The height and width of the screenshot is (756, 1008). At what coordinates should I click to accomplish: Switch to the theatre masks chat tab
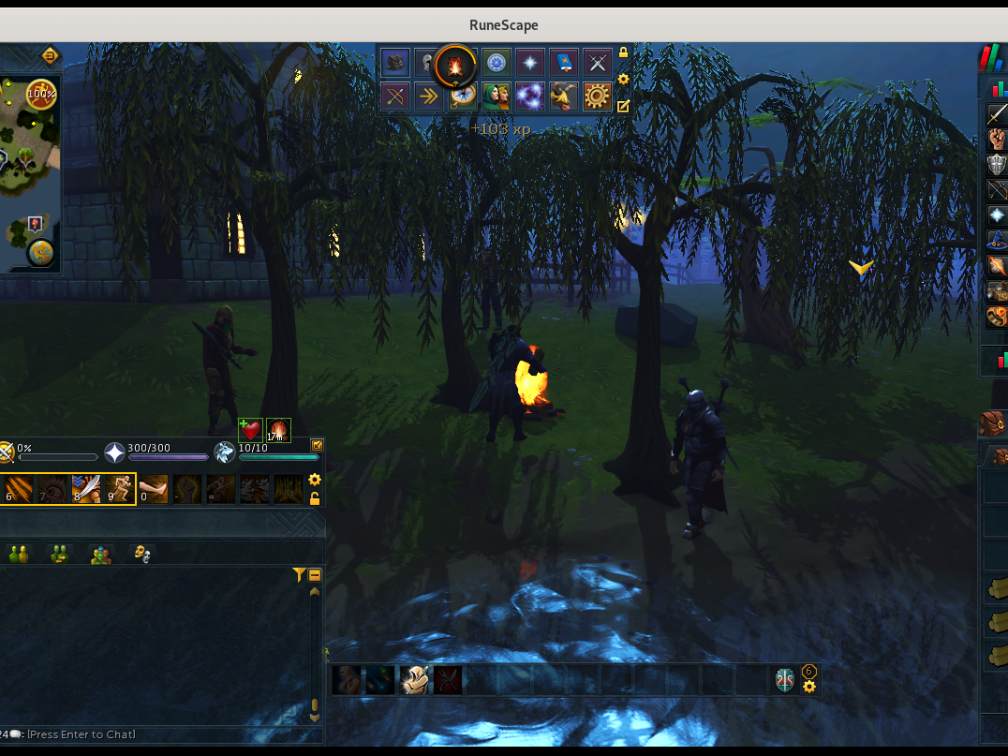tap(141, 553)
